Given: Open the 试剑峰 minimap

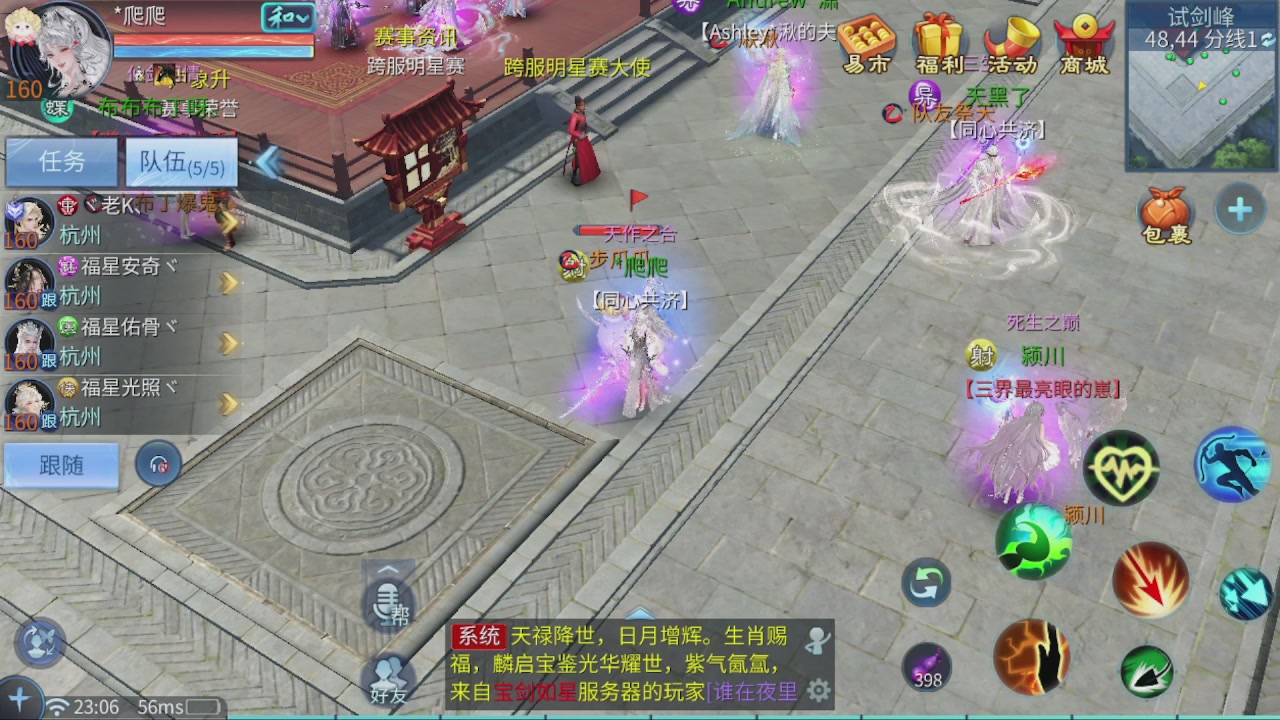Looking at the screenshot, I should coord(1200,75).
